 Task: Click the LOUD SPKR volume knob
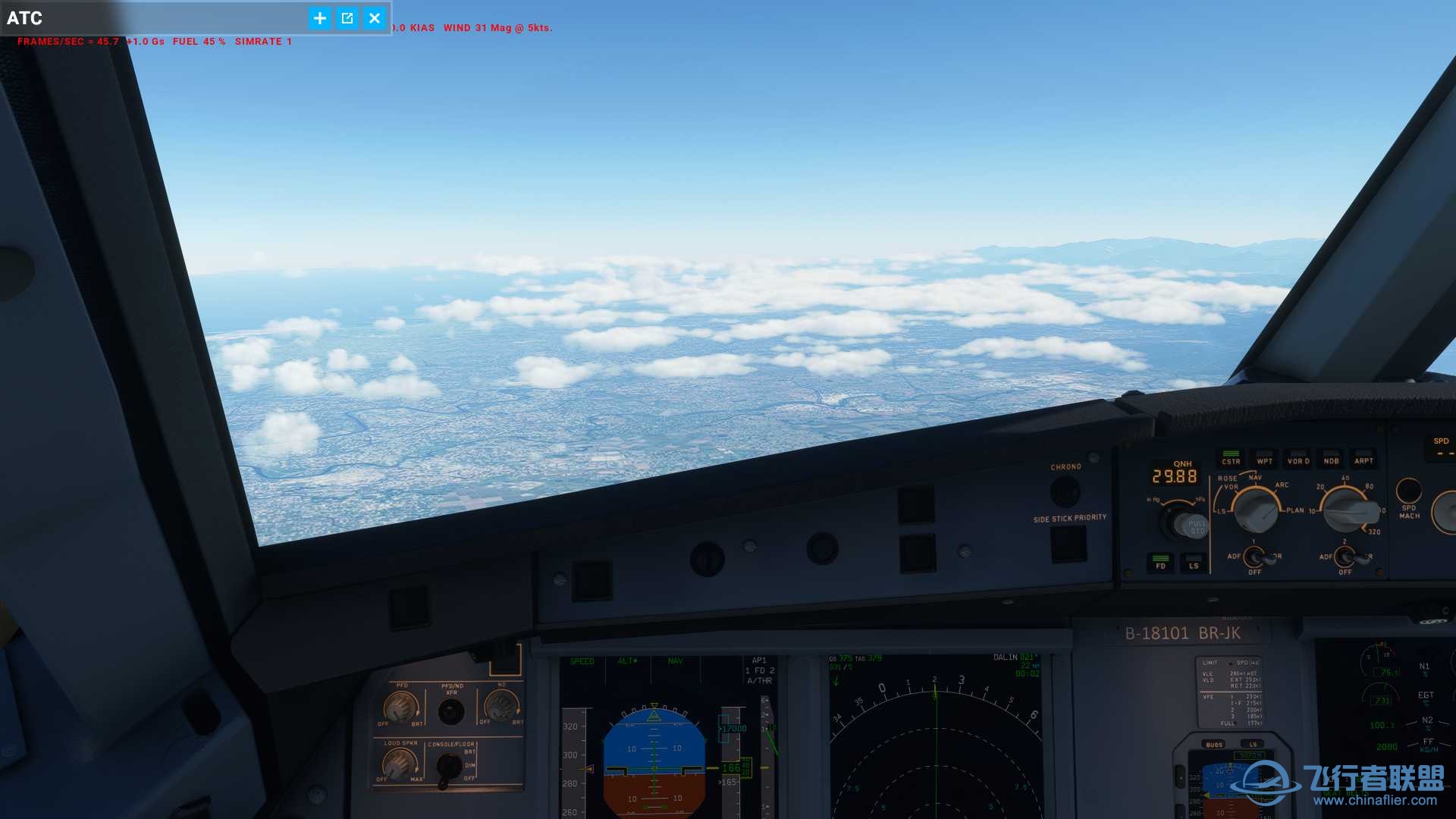[399, 764]
